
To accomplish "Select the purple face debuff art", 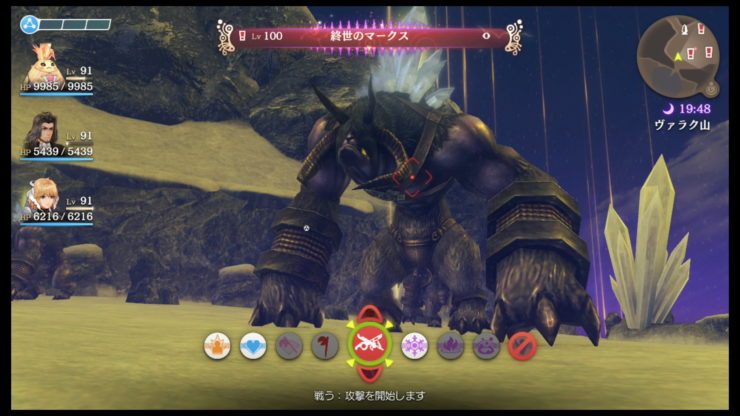I will (486, 346).
